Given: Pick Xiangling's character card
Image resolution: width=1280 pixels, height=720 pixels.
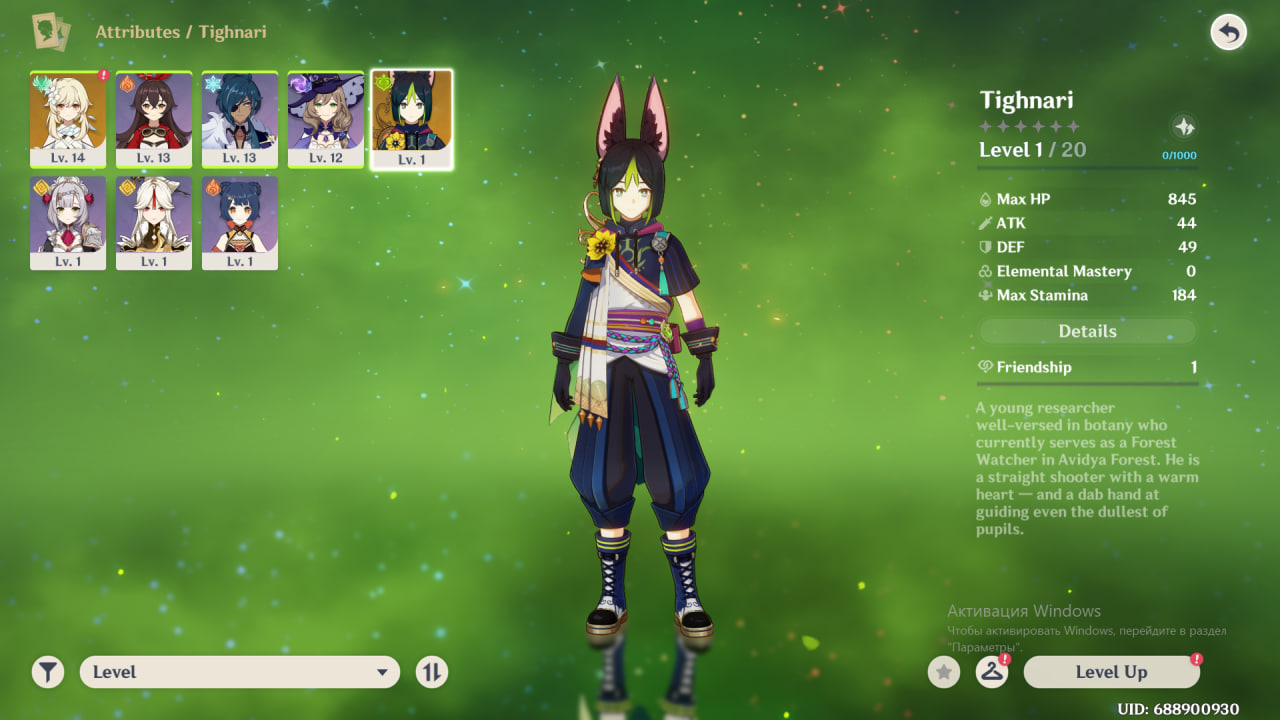Looking at the screenshot, I should point(240,223).
